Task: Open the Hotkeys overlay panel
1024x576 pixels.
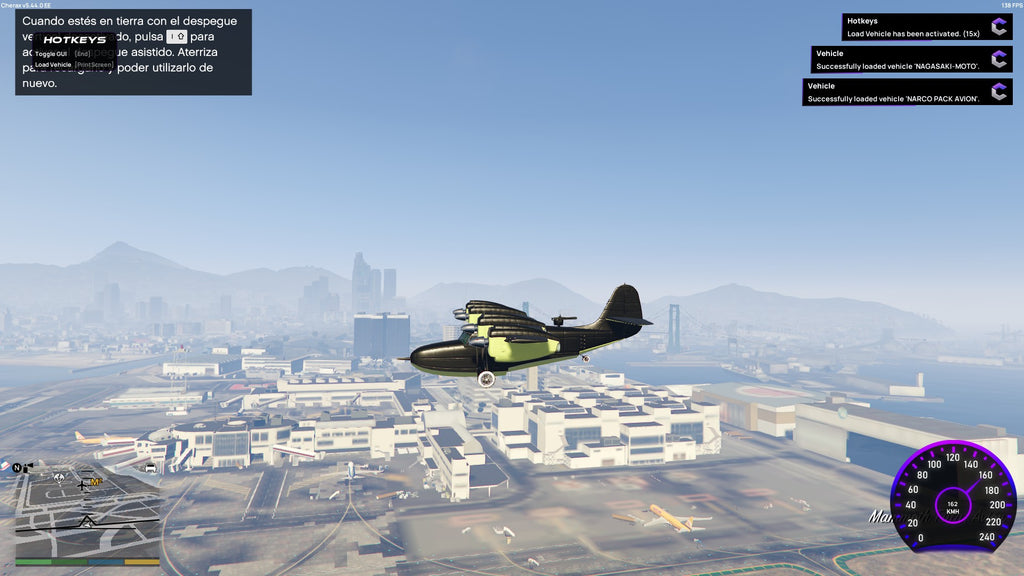Action: click(x=74, y=40)
